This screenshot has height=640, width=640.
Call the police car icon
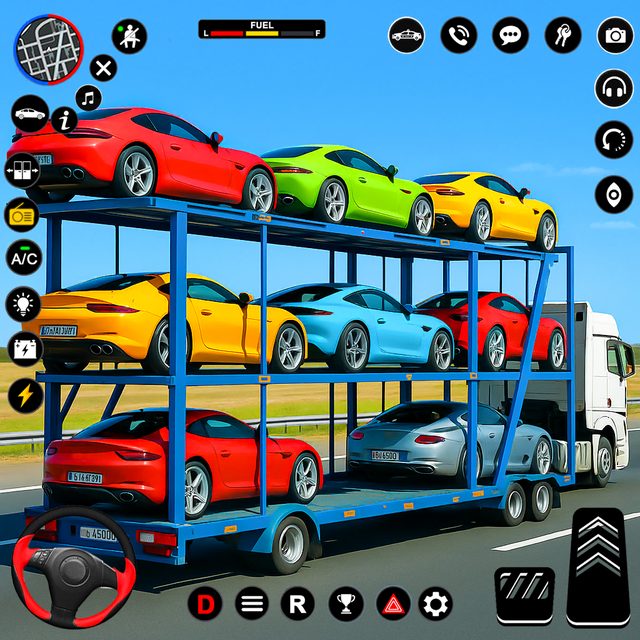tap(406, 36)
